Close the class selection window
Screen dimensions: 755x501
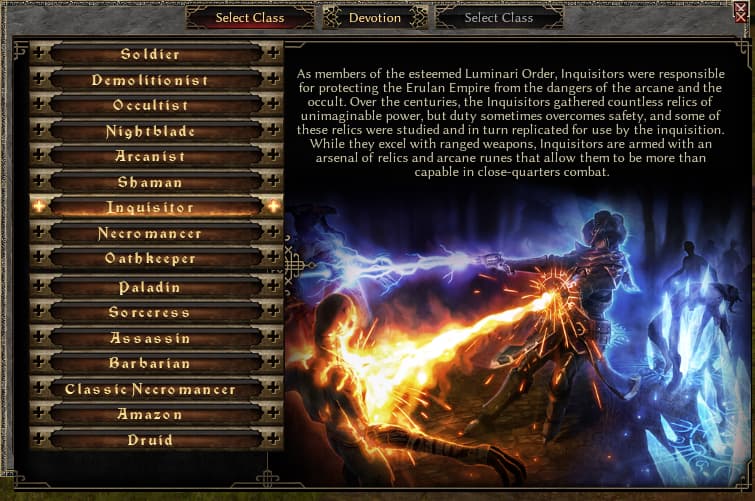pyautogui.click(x=742, y=13)
